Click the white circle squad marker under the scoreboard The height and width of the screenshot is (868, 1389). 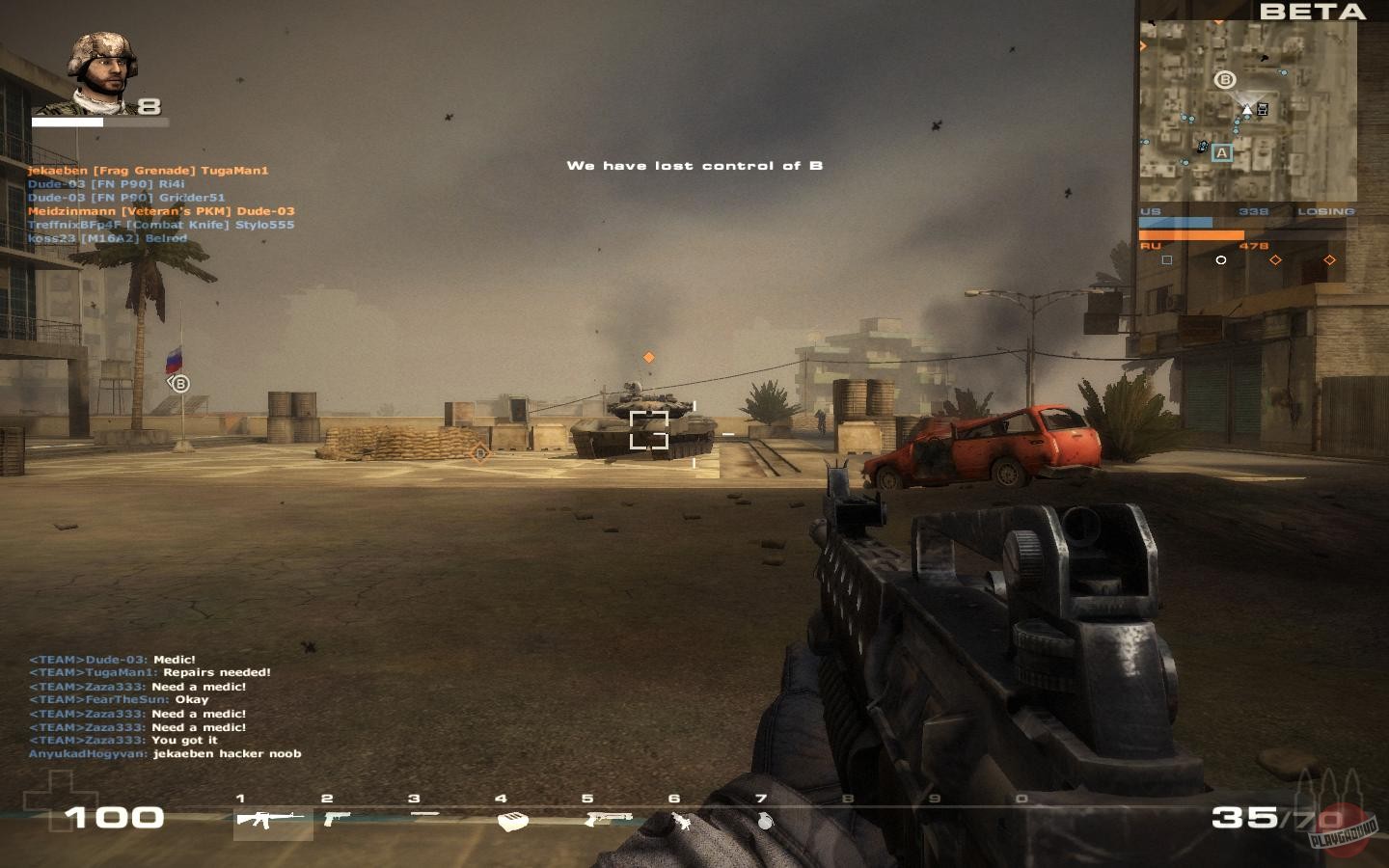pyautogui.click(x=1221, y=260)
